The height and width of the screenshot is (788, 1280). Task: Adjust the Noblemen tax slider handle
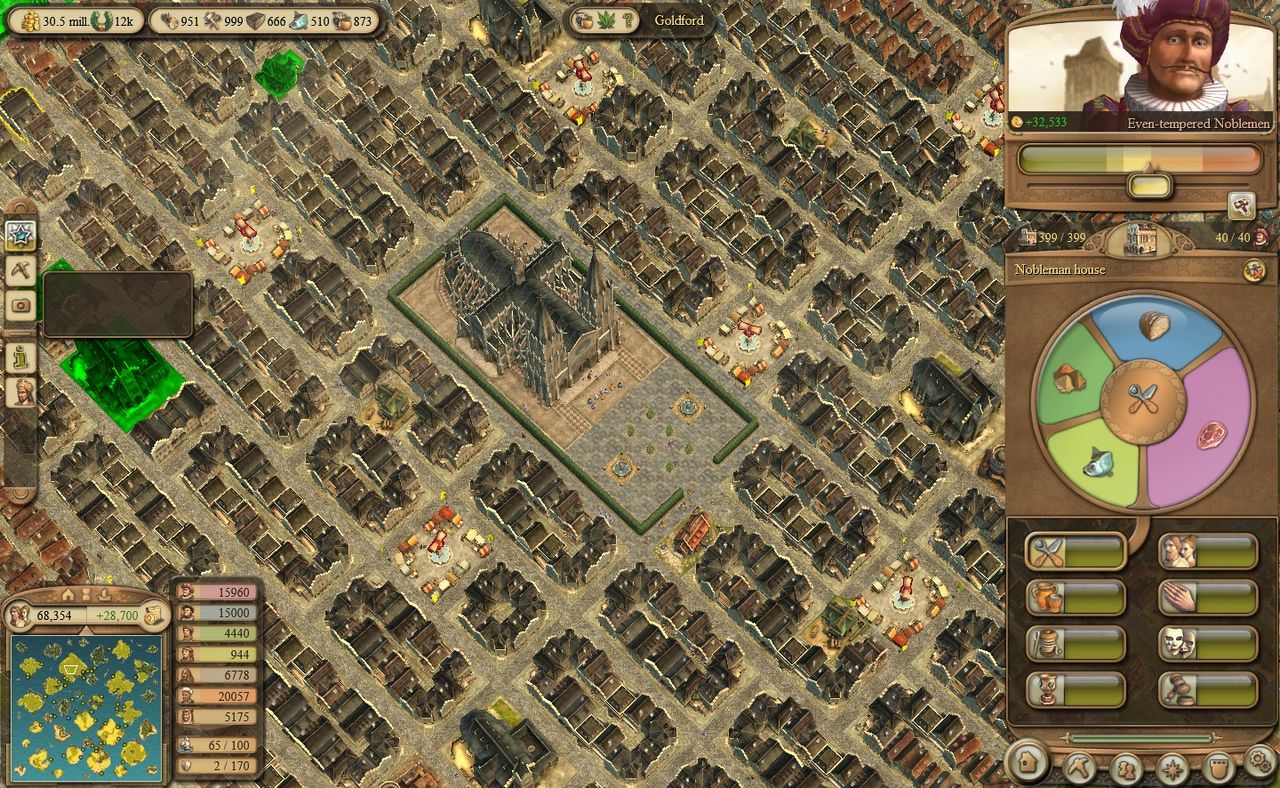[x=1149, y=185]
